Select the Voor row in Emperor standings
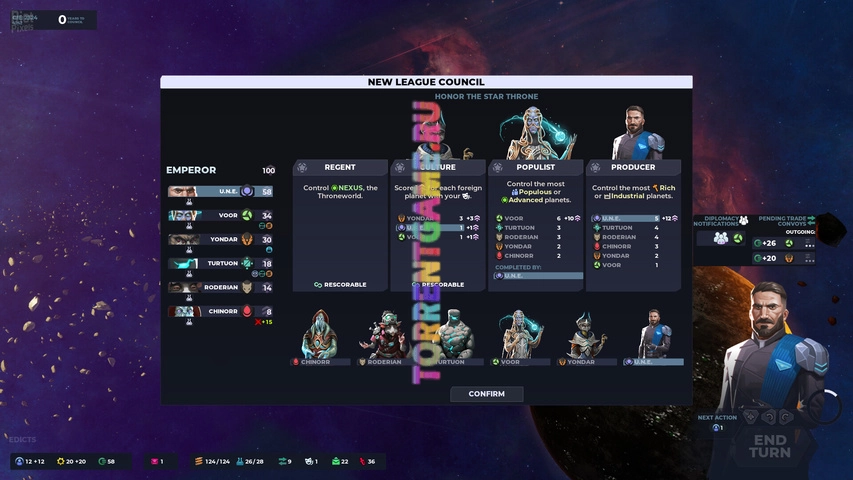The width and height of the screenshot is (853, 480). coord(220,215)
